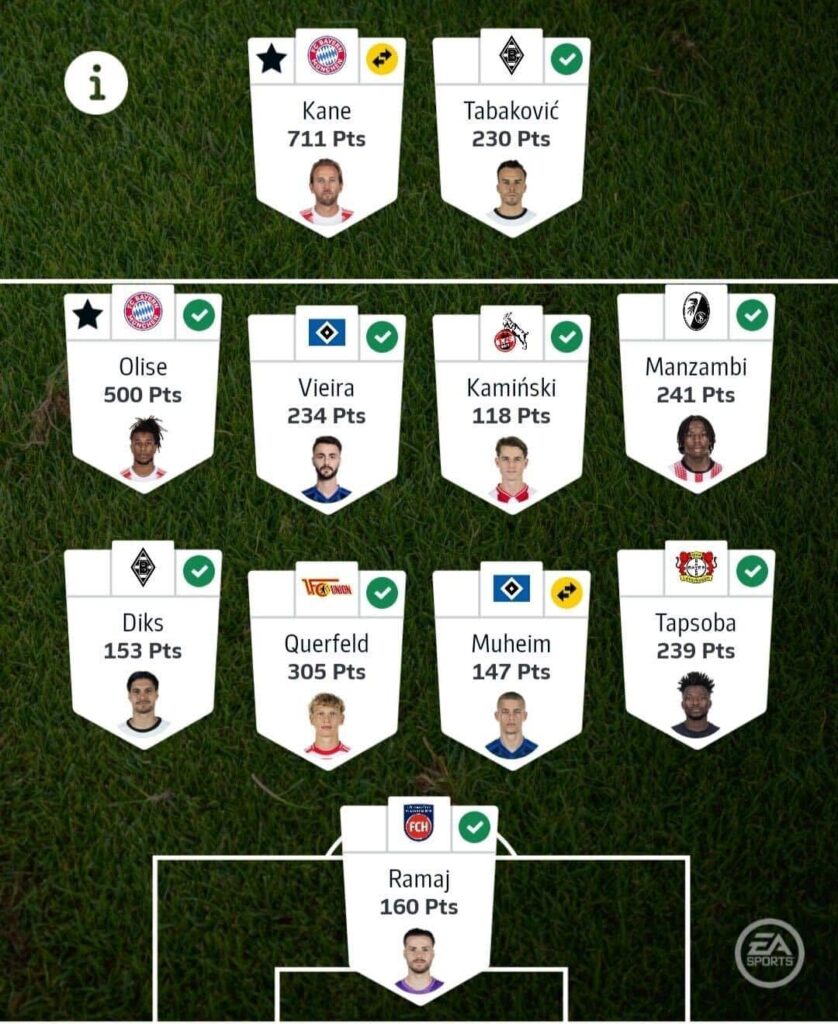This screenshot has height=1024, width=838.
Task: Open the info button
Action: (x=96, y=83)
